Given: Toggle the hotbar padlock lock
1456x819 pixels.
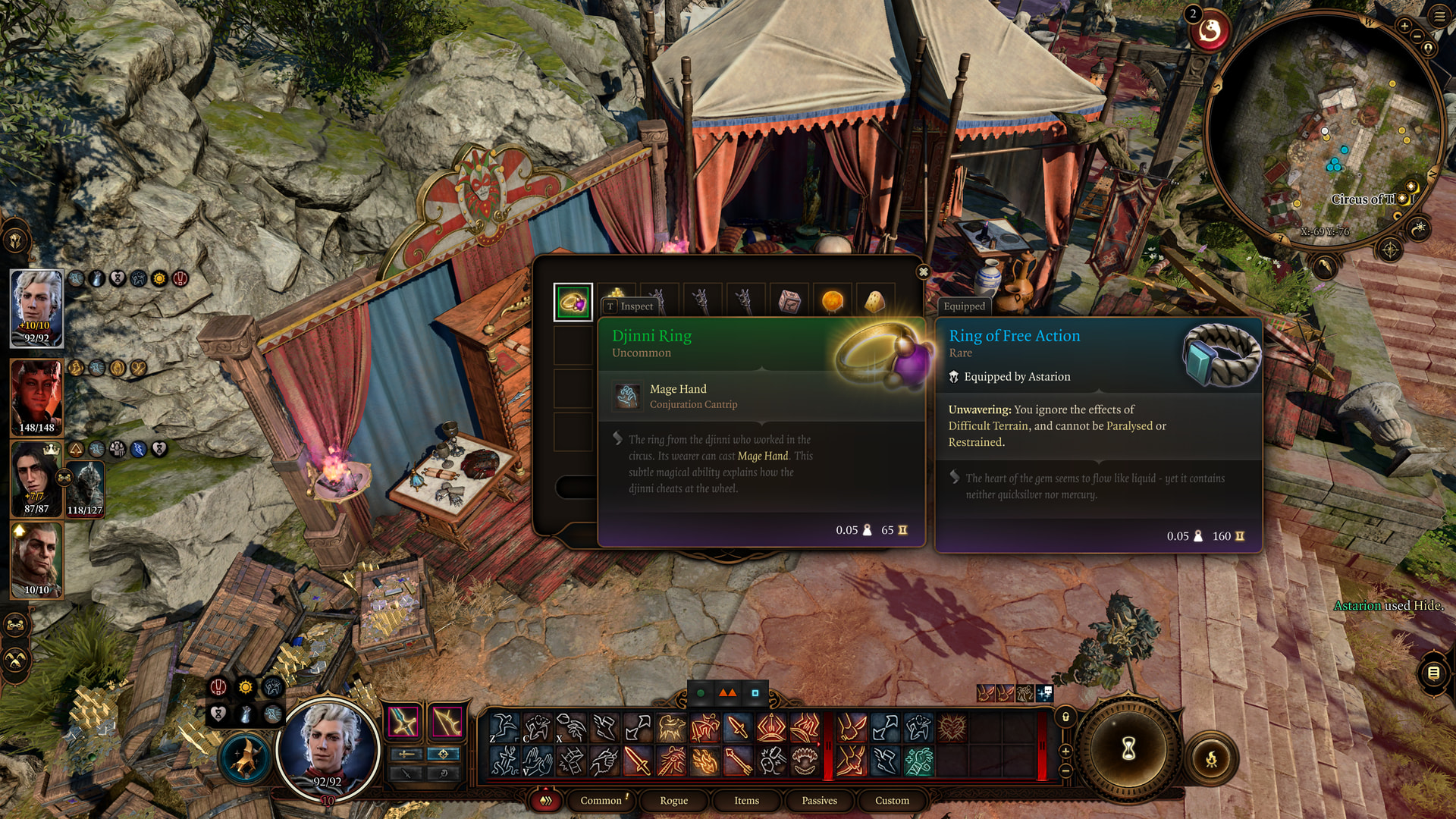Looking at the screenshot, I should [x=1065, y=717].
